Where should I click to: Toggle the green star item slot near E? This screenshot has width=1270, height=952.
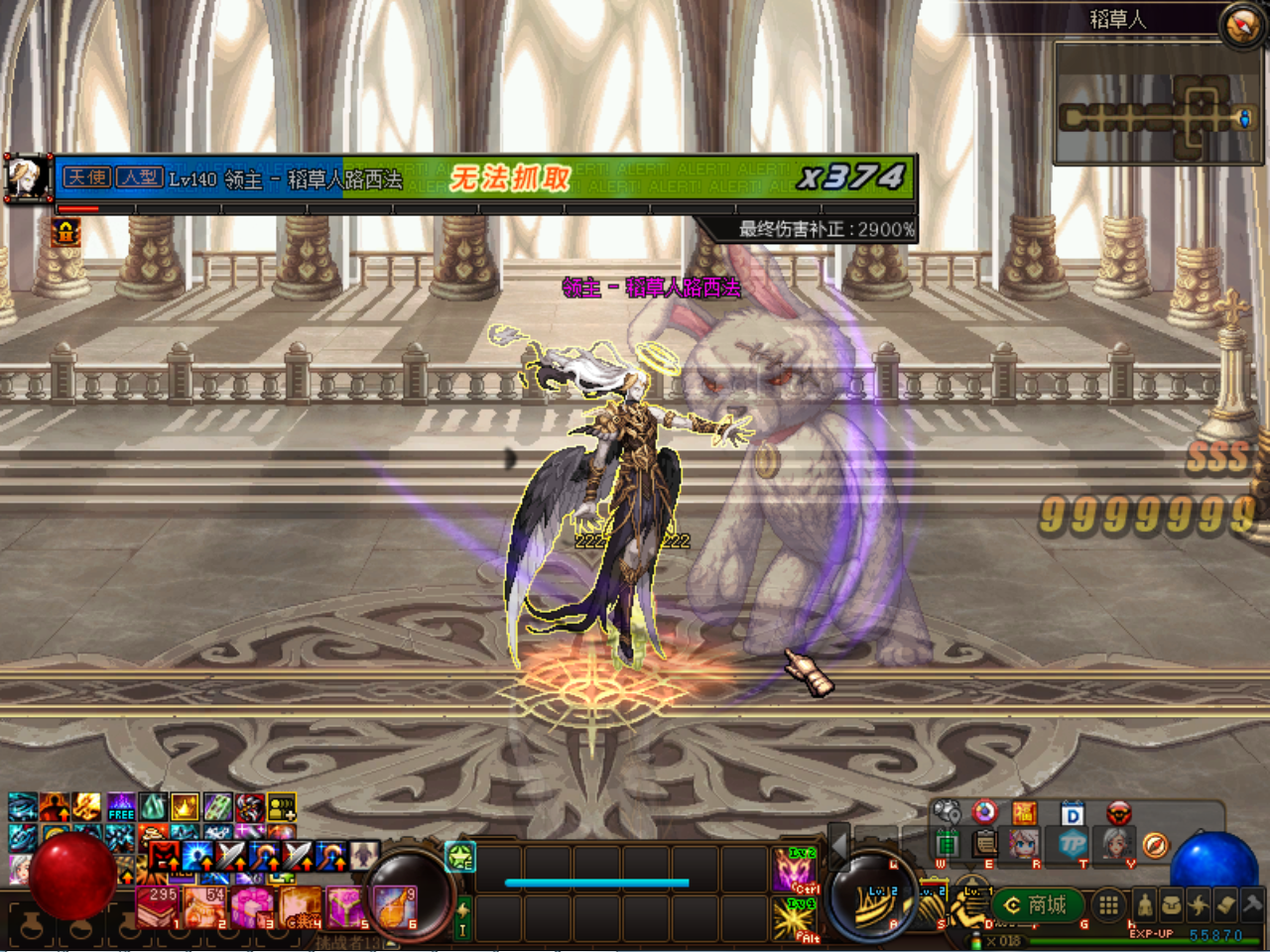459,859
